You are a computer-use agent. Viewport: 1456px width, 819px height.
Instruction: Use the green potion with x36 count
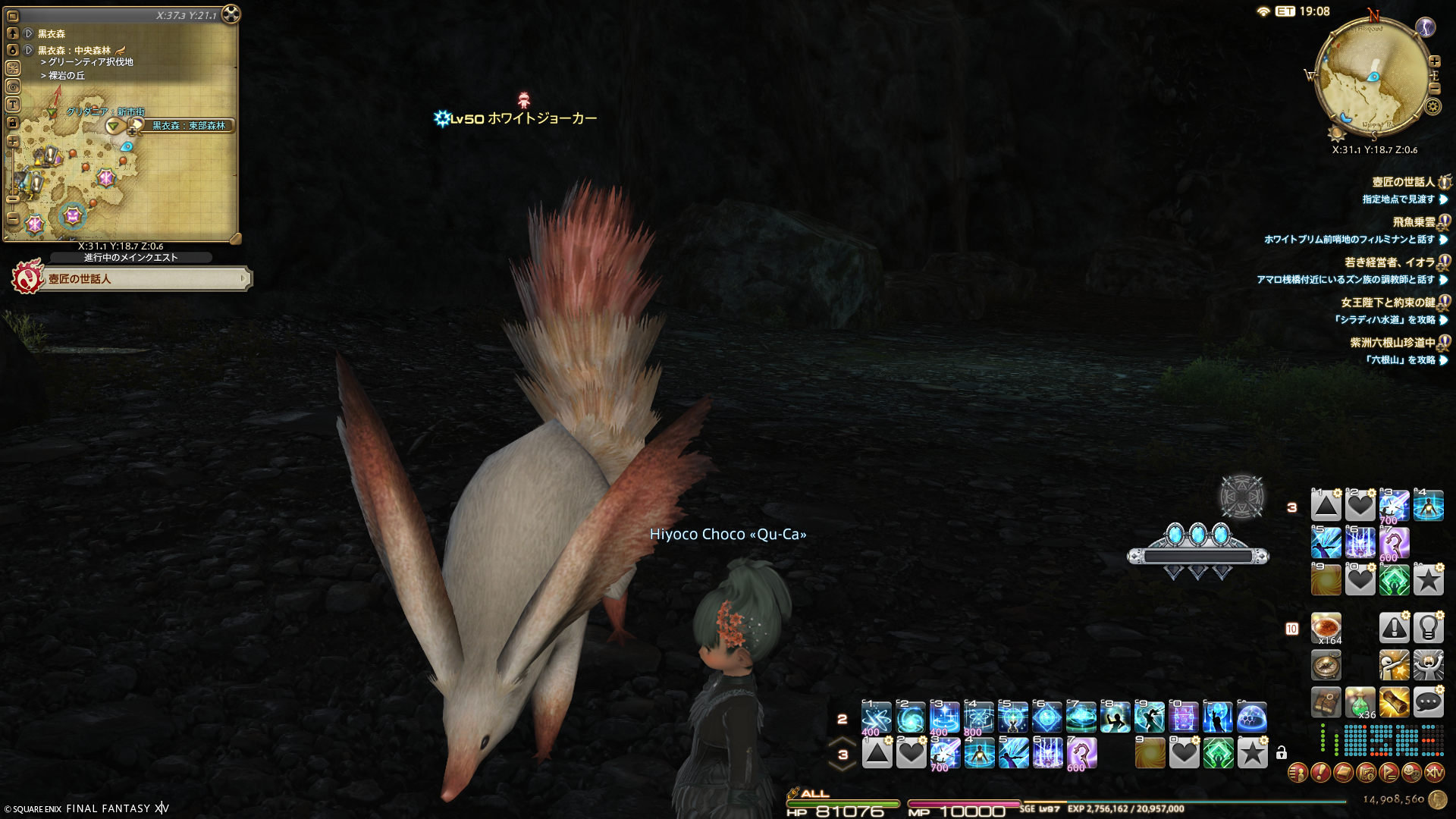pos(1360,702)
